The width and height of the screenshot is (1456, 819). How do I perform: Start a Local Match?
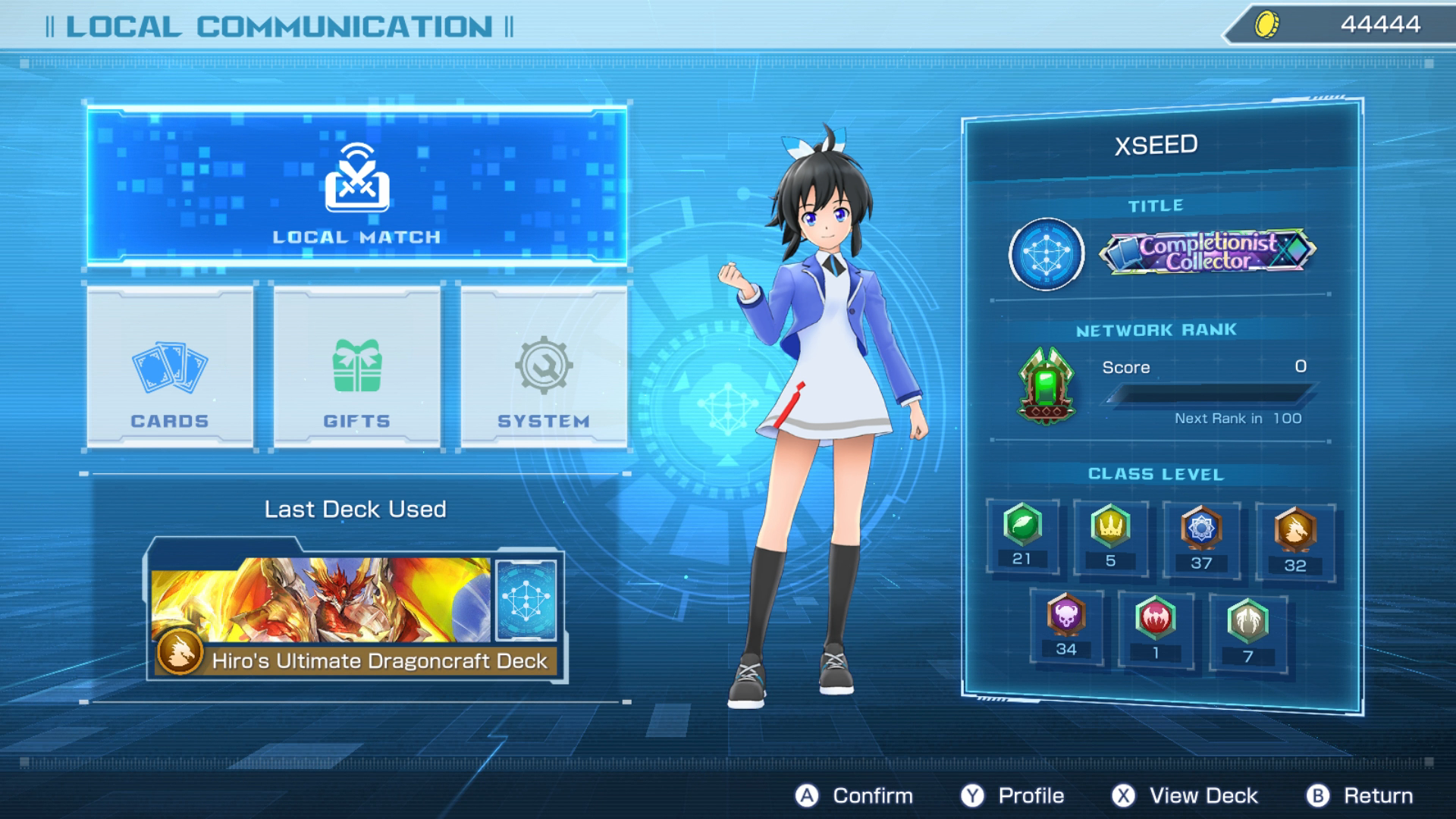tap(356, 187)
